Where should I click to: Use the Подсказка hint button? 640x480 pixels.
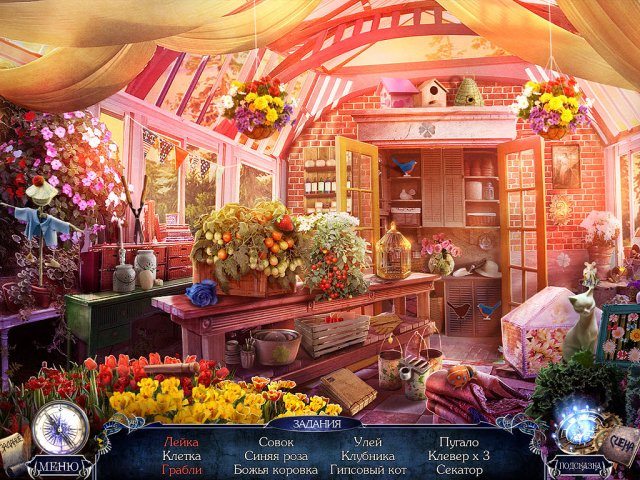click(x=579, y=467)
